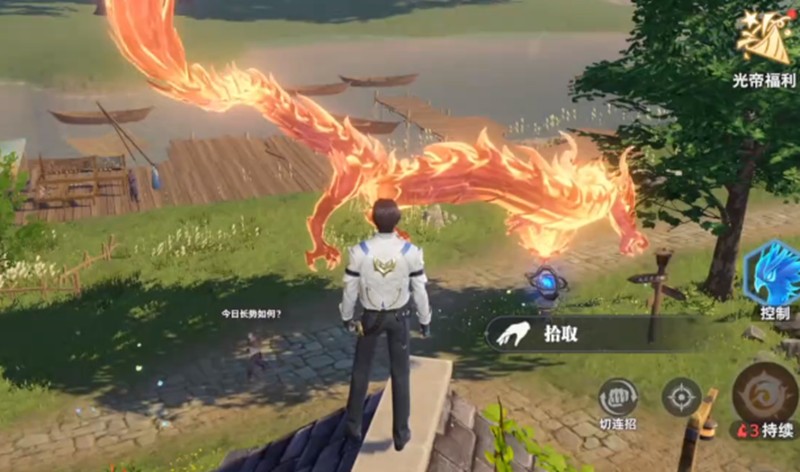The height and width of the screenshot is (472, 800).
Task: Use the swirl 持续 skill button
Action: point(765,393)
